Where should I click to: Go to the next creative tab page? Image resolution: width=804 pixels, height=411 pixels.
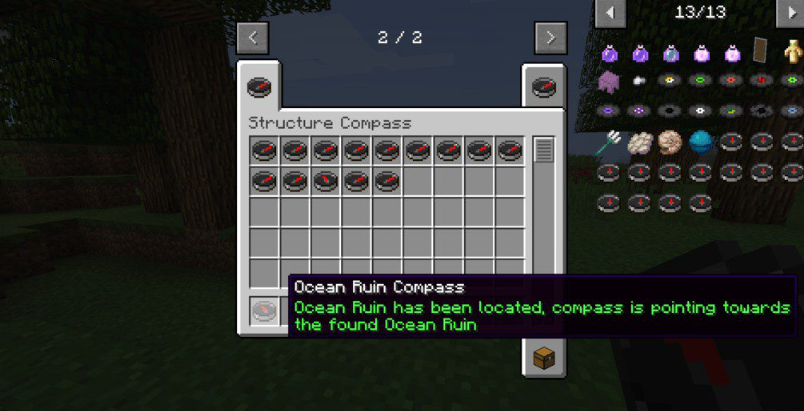pos(550,38)
